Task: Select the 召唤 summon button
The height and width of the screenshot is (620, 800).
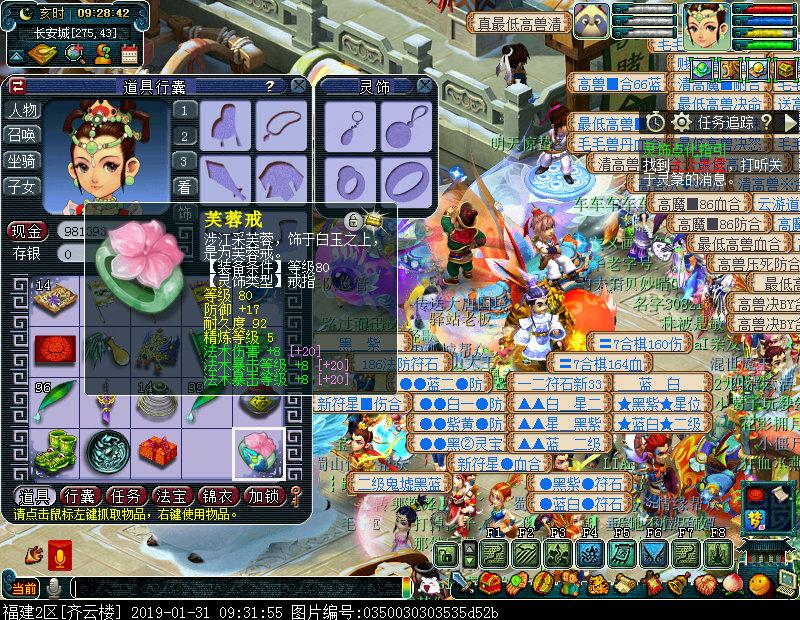Action: (22, 135)
